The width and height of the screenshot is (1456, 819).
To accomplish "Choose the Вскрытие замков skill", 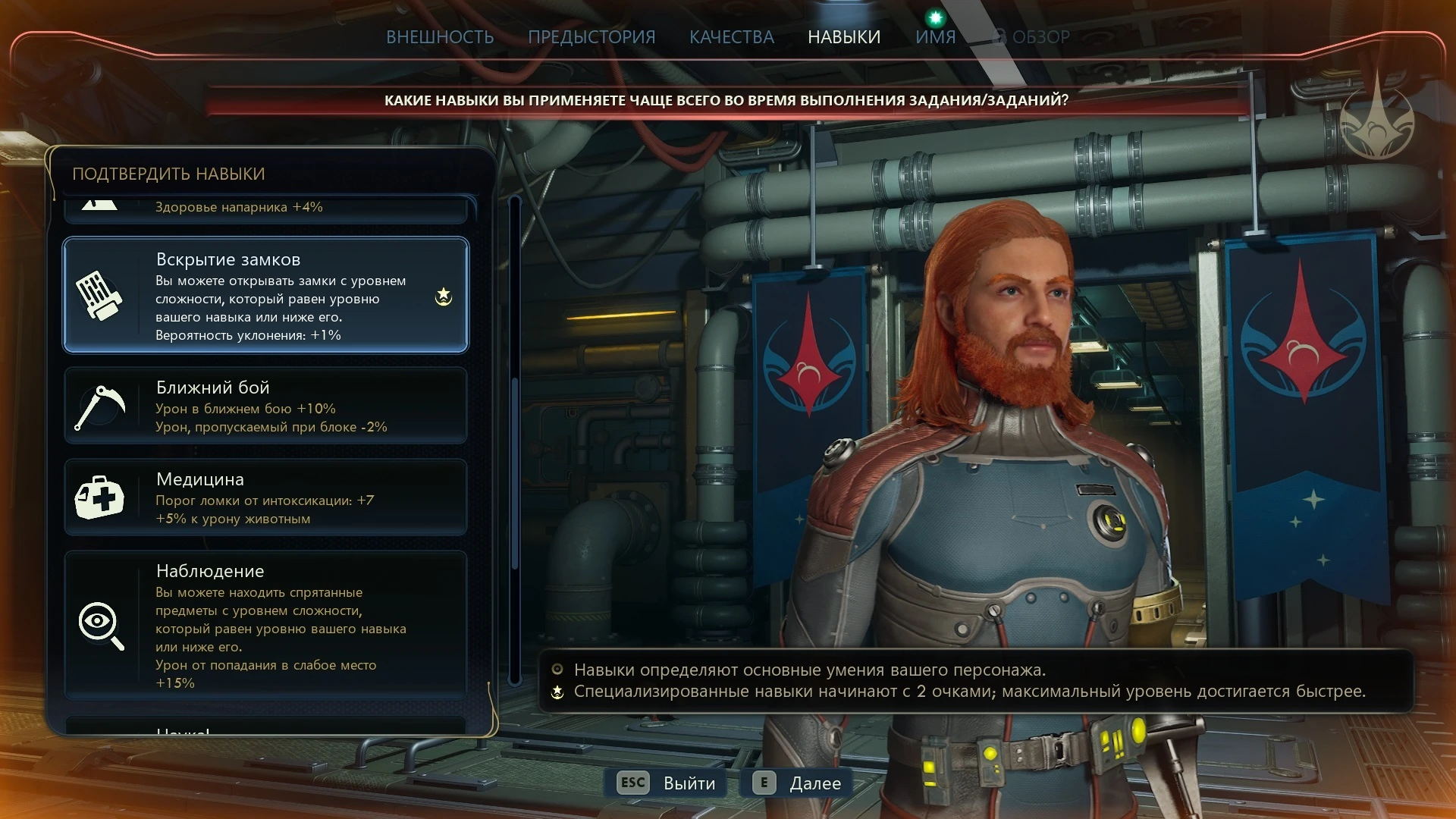I will click(265, 296).
